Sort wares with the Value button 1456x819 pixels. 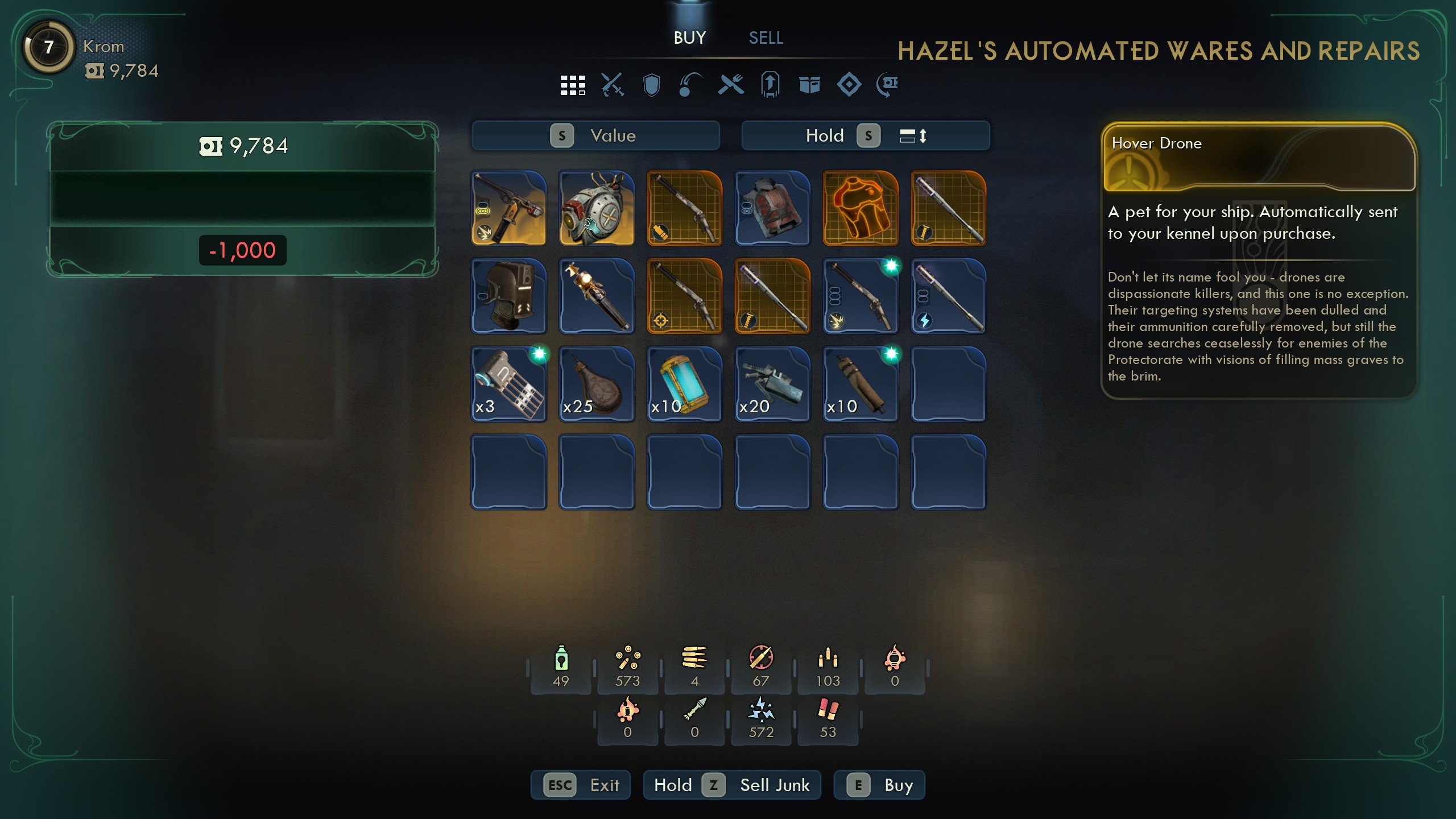point(595,136)
